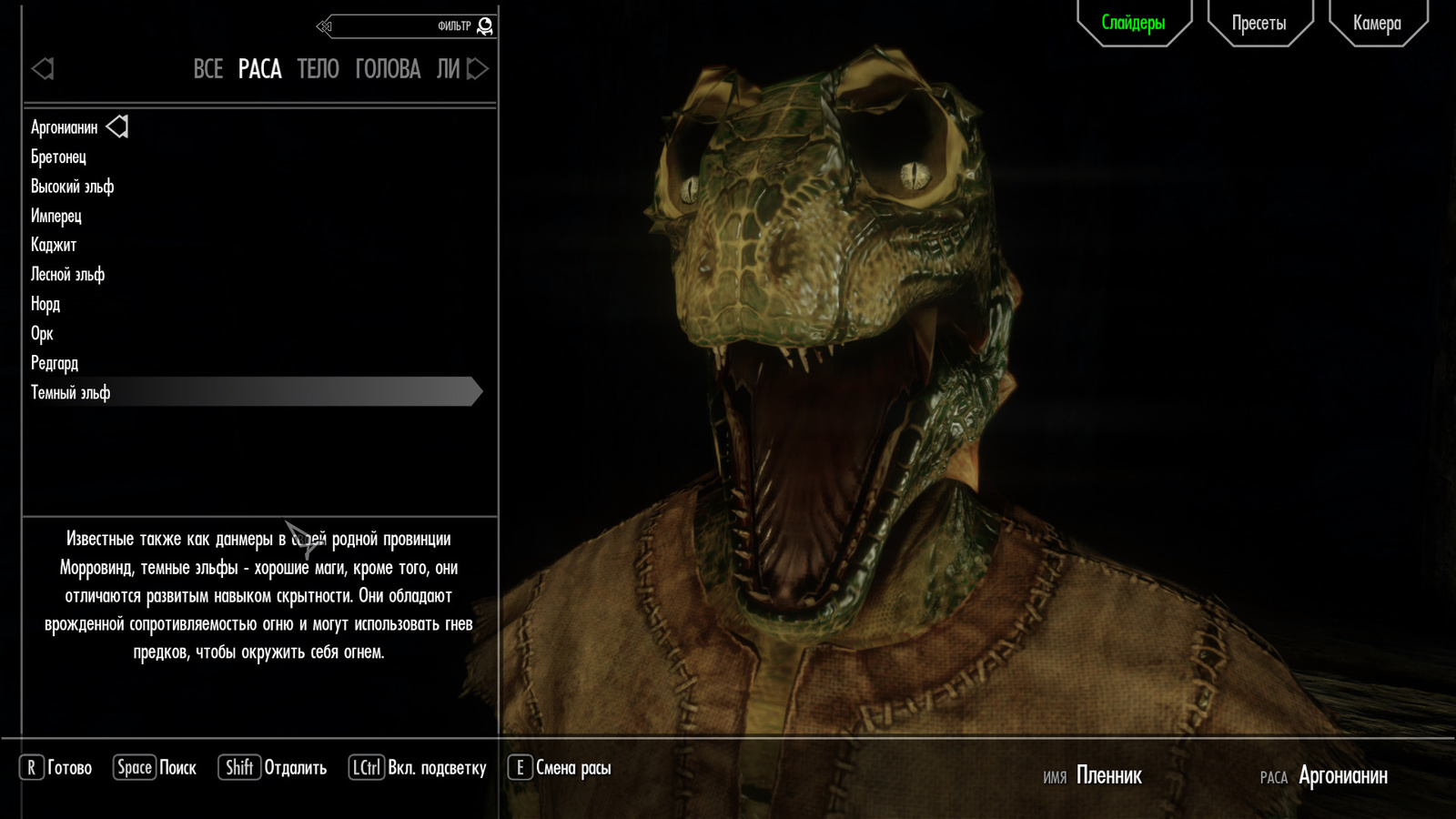This screenshot has height=819, width=1456.
Task: Select Высокий эльф from the race list
Action: coord(73,187)
